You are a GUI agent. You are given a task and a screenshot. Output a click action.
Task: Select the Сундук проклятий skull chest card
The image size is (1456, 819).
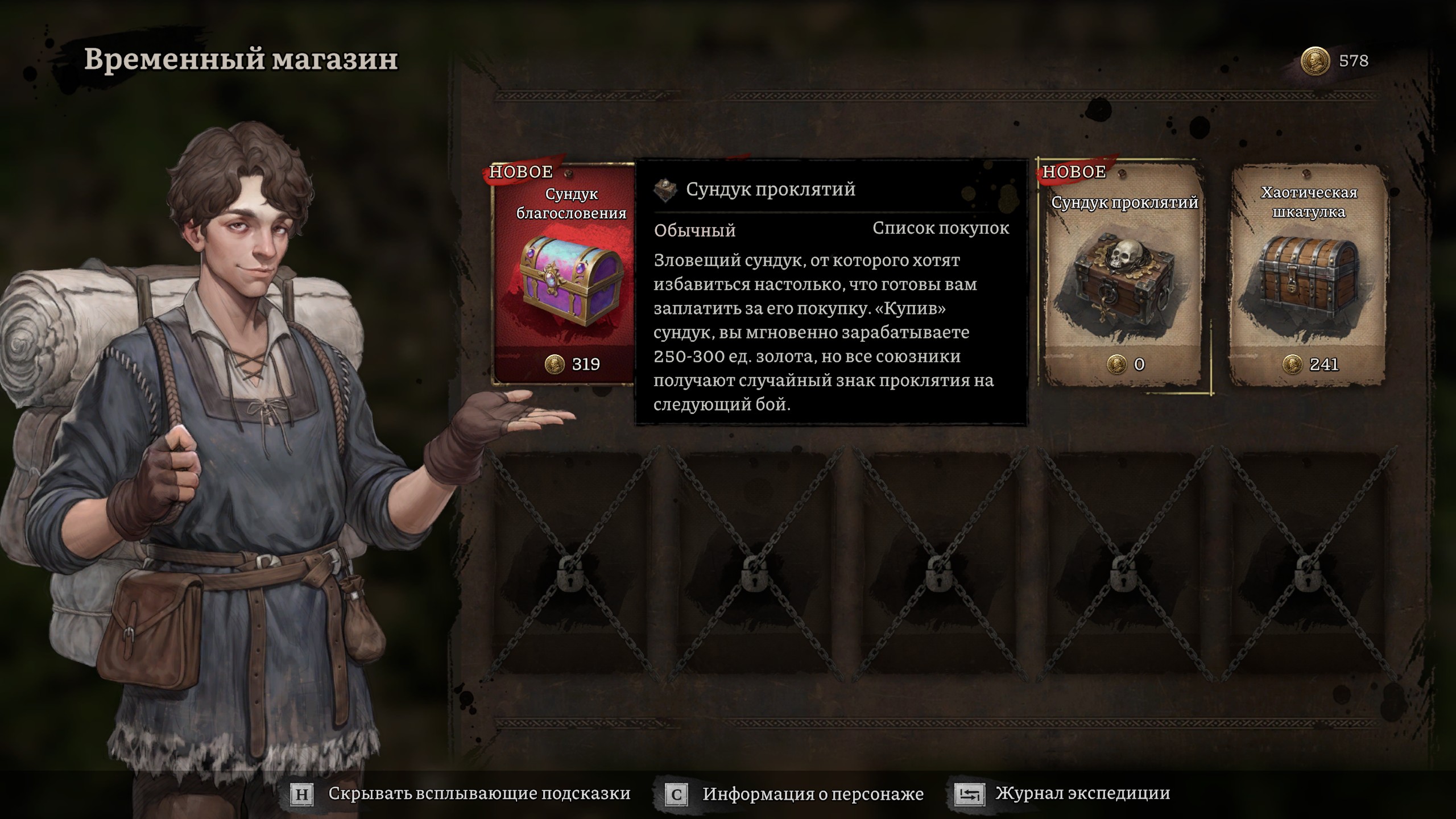pyautogui.click(x=1124, y=279)
